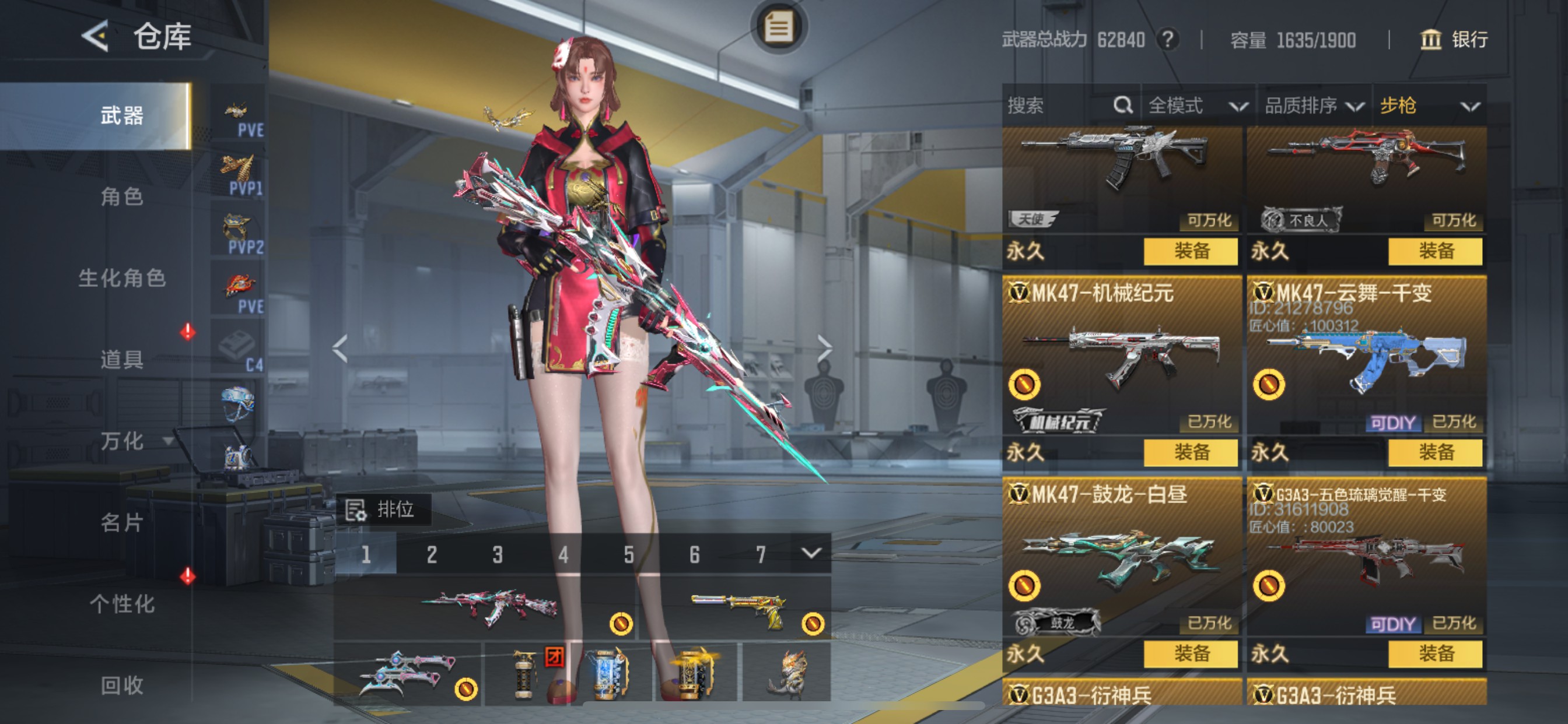Open the round list icon at top
The width and height of the screenshot is (1568, 724).
pyautogui.click(x=779, y=27)
